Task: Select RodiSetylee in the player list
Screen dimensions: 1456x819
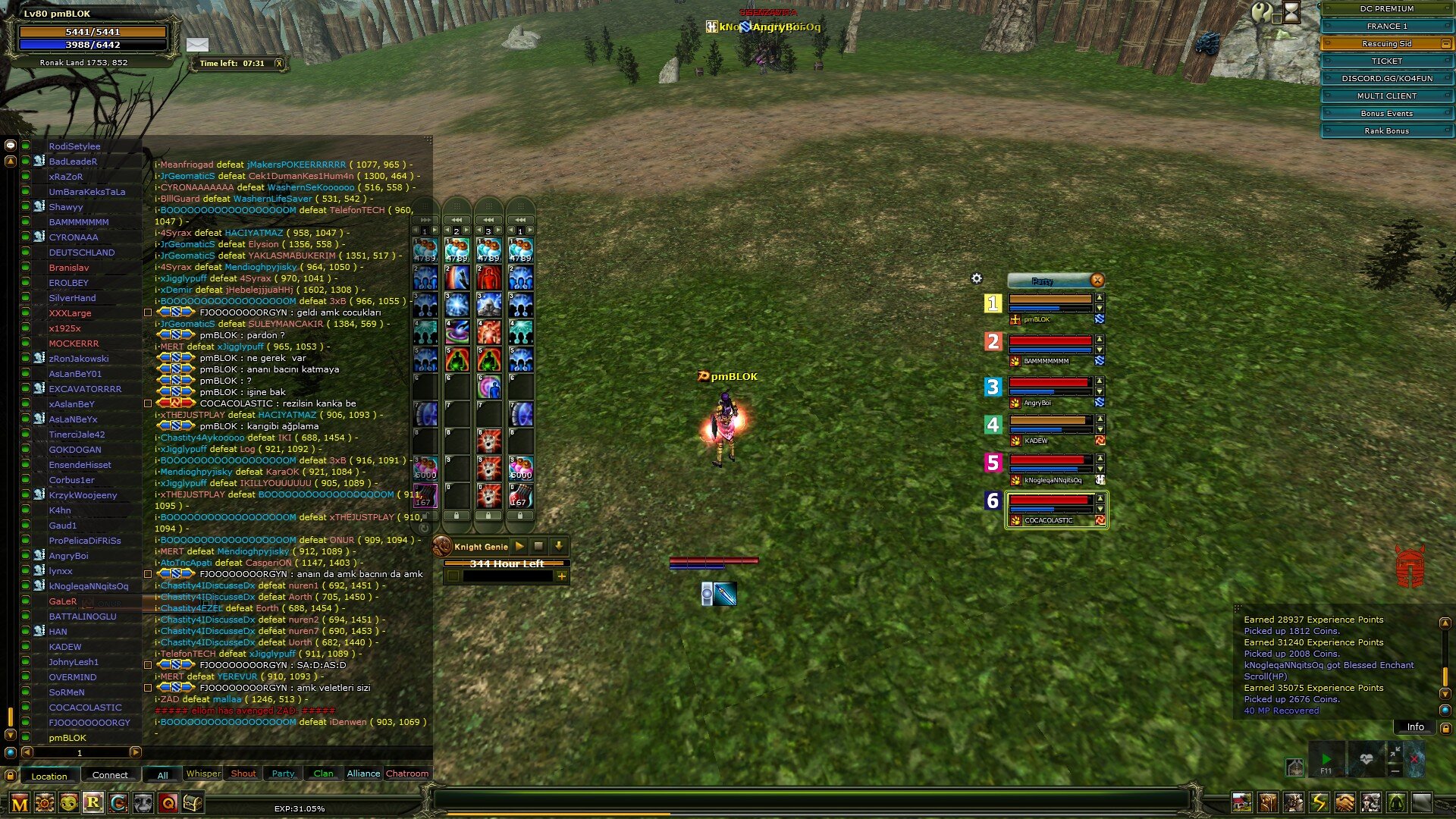Action: tap(74, 146)
